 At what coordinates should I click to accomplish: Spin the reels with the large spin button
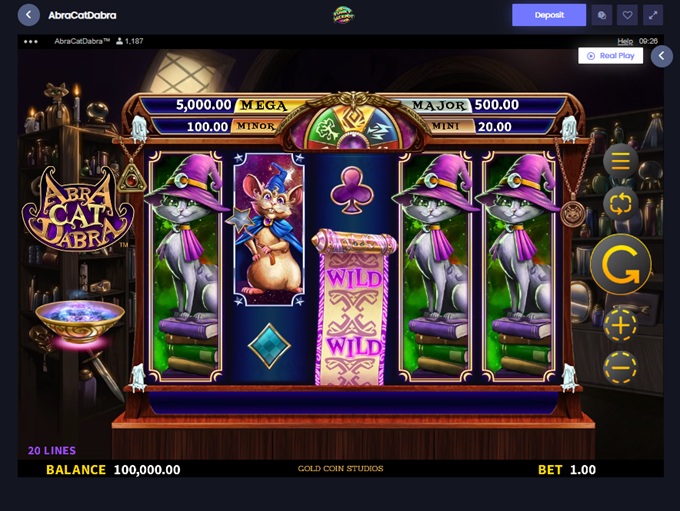pyautogui.click(x=620, y=265)
